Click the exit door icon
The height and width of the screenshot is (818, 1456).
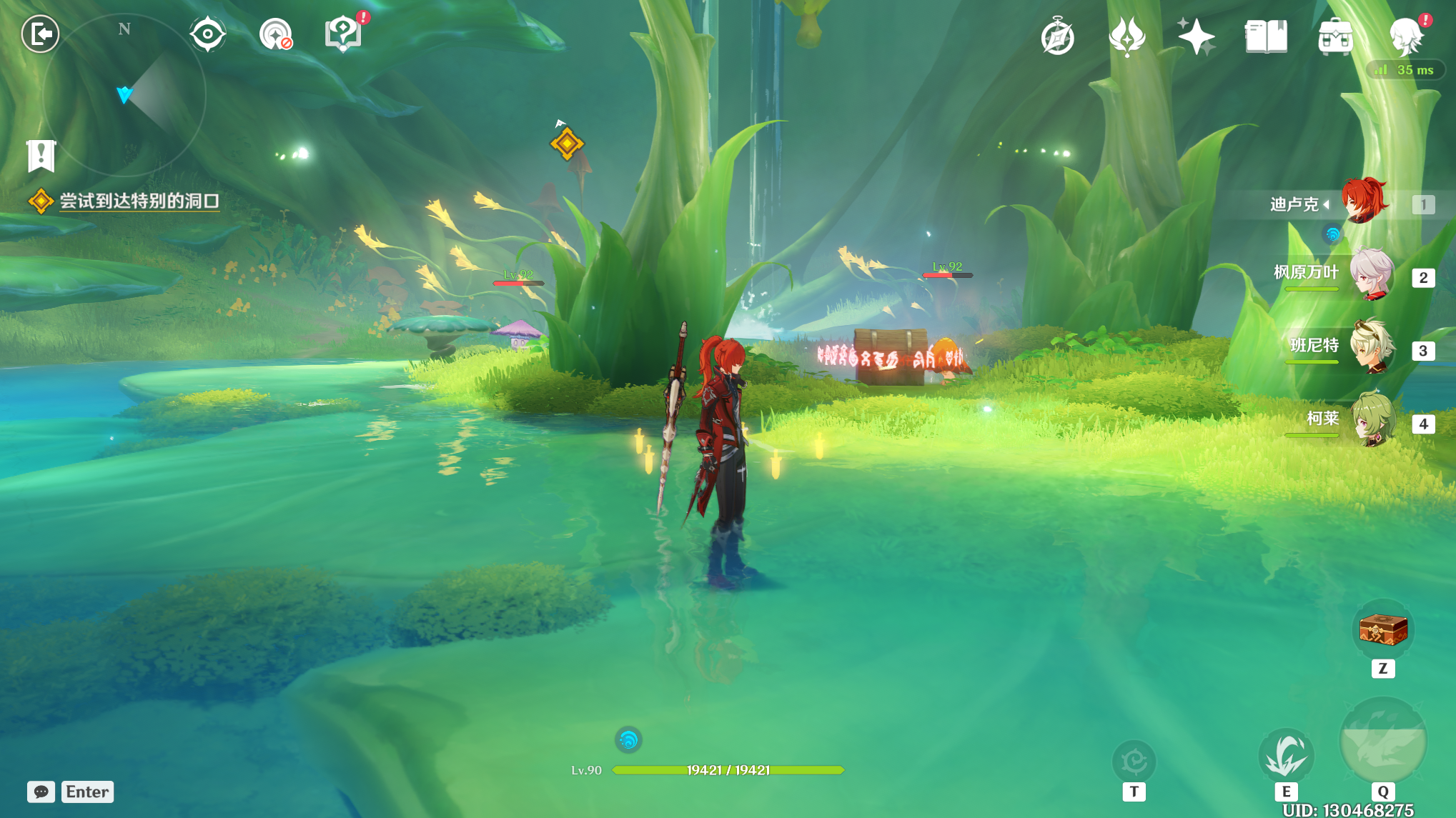tap(40, 34)
